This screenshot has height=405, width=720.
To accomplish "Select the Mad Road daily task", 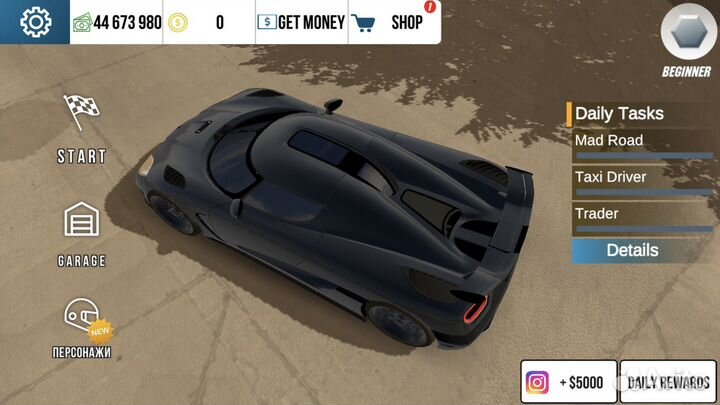I will point(642,143).
